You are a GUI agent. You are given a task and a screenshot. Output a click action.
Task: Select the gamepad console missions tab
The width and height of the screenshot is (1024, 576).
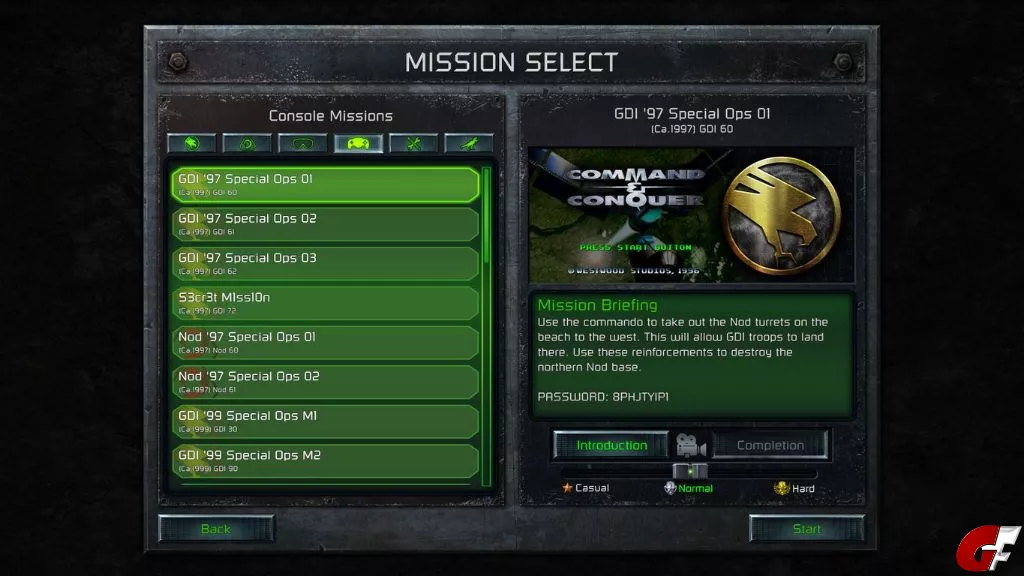coord(358,144)
